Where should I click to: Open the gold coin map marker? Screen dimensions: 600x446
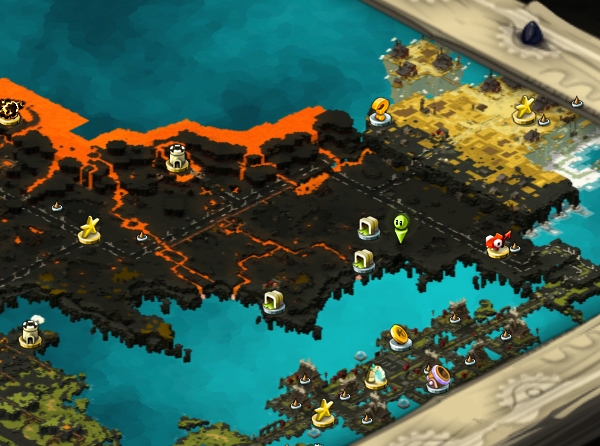[x=400, y=336]
